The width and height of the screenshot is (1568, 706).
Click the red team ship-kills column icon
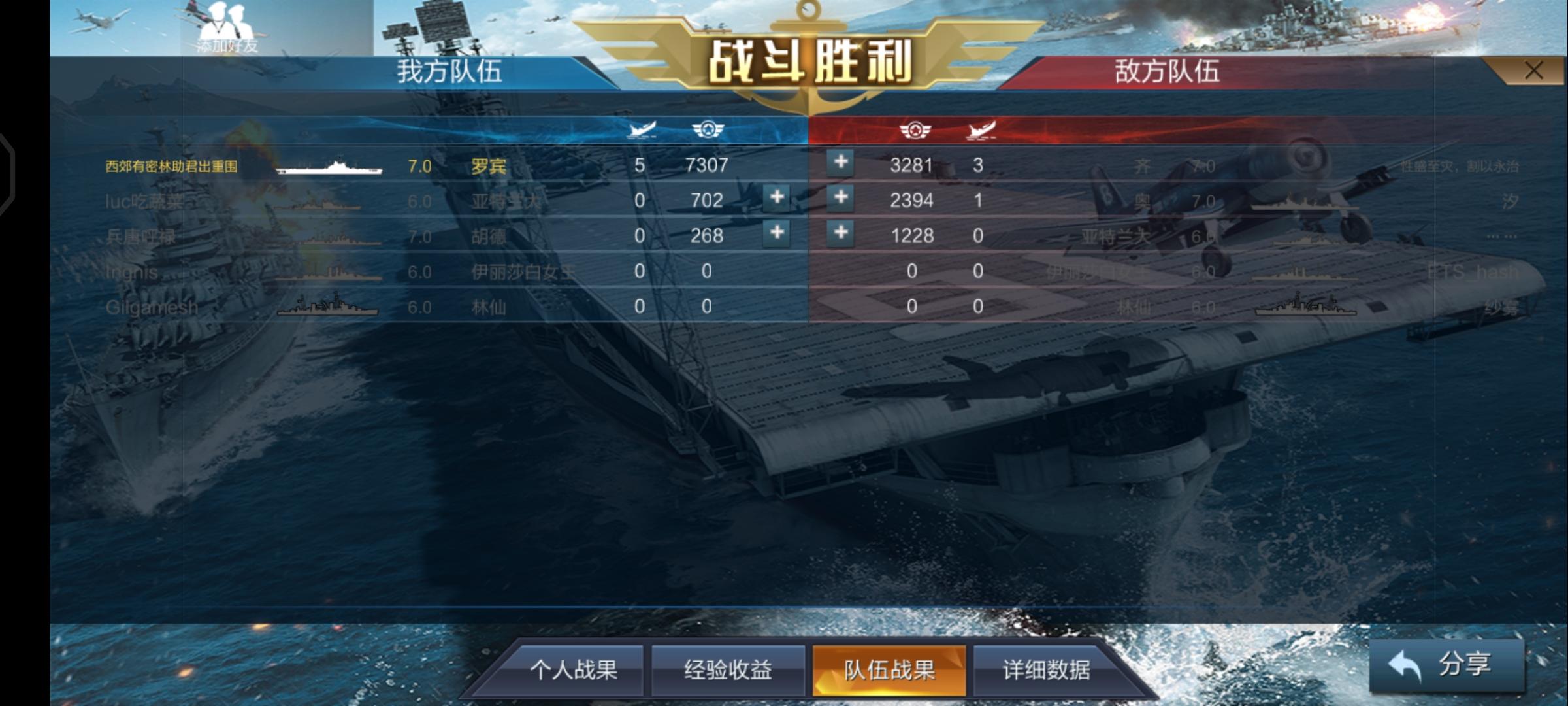click(x=981, y=129)
